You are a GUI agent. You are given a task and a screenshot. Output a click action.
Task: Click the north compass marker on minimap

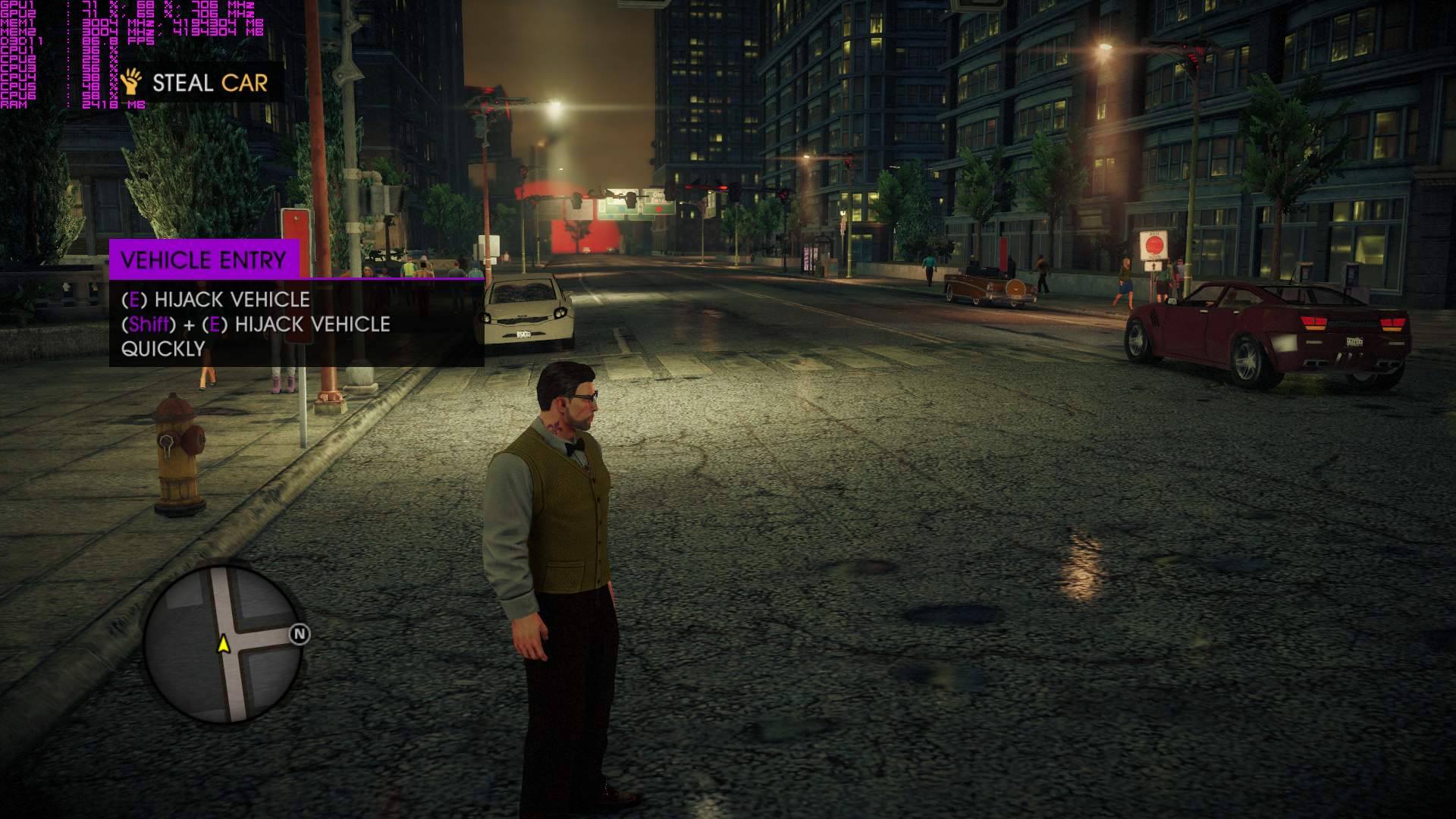point(300,634)
